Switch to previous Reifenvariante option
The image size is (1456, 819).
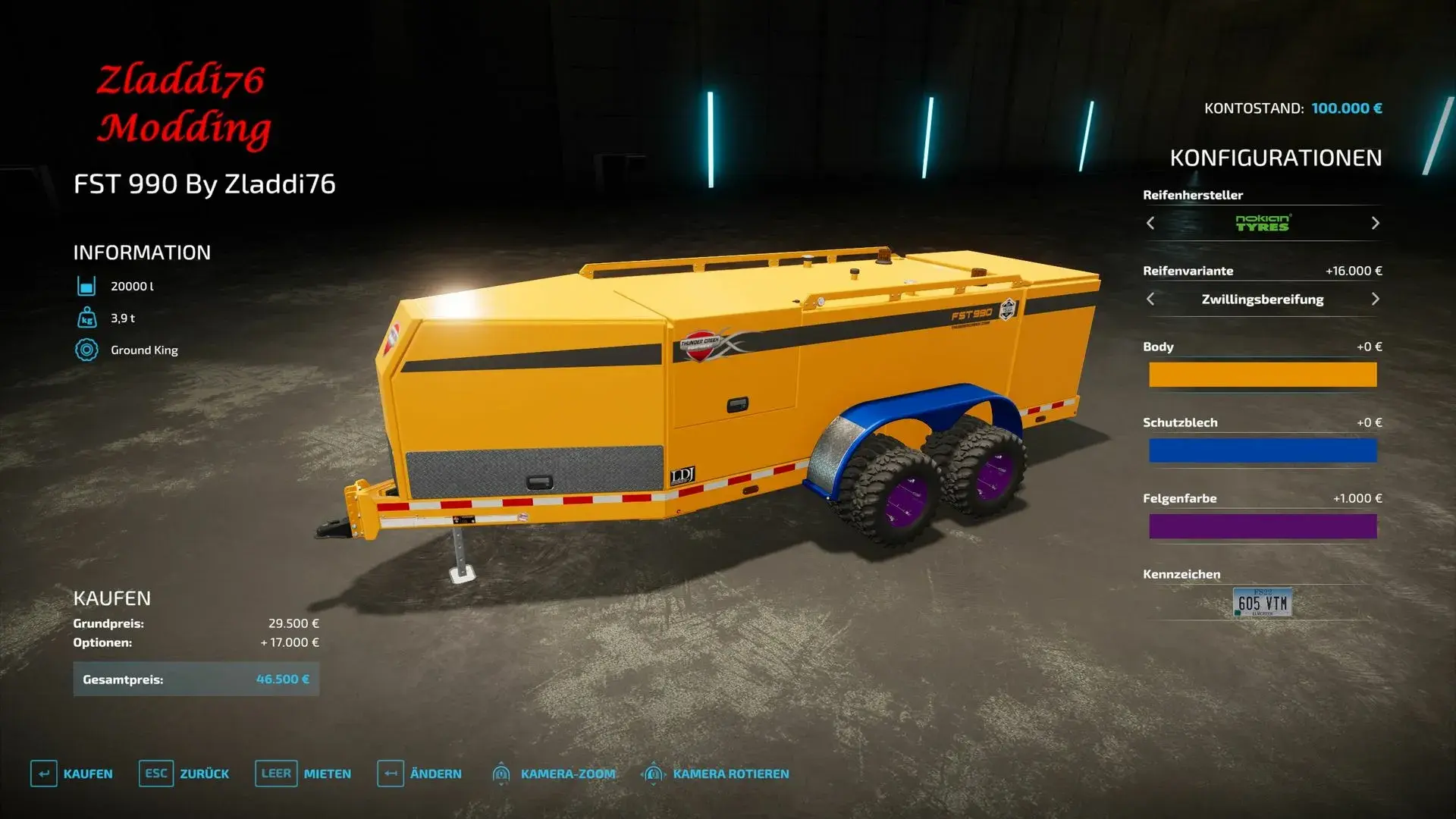point(1150,299)
